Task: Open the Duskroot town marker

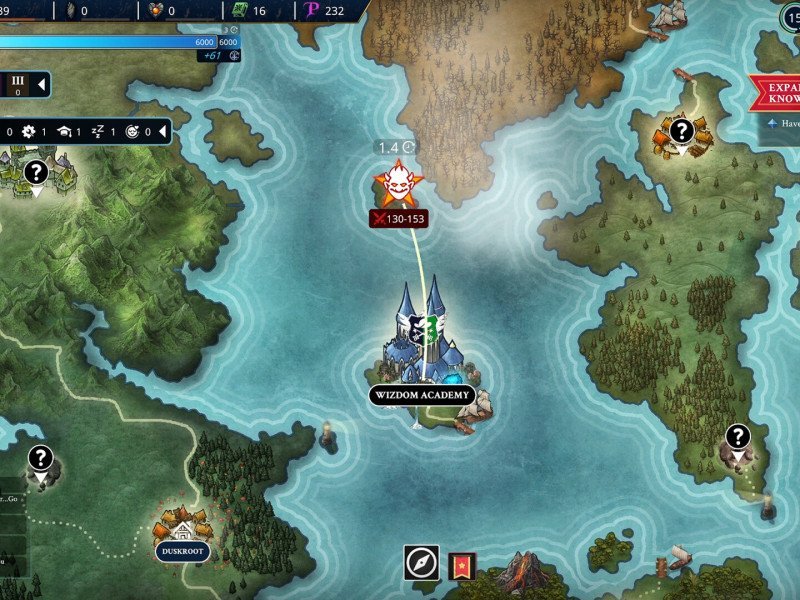Action: [x=183, y=551]
